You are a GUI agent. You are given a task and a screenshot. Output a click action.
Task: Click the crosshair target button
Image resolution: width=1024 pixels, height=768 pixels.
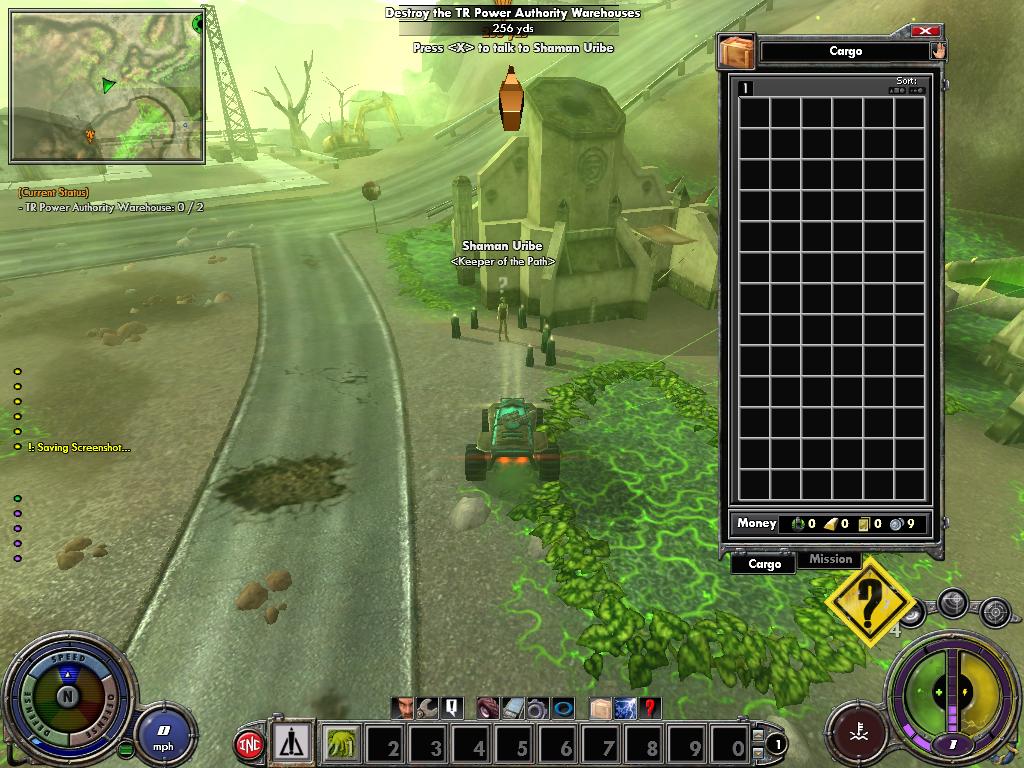[995, 611]
